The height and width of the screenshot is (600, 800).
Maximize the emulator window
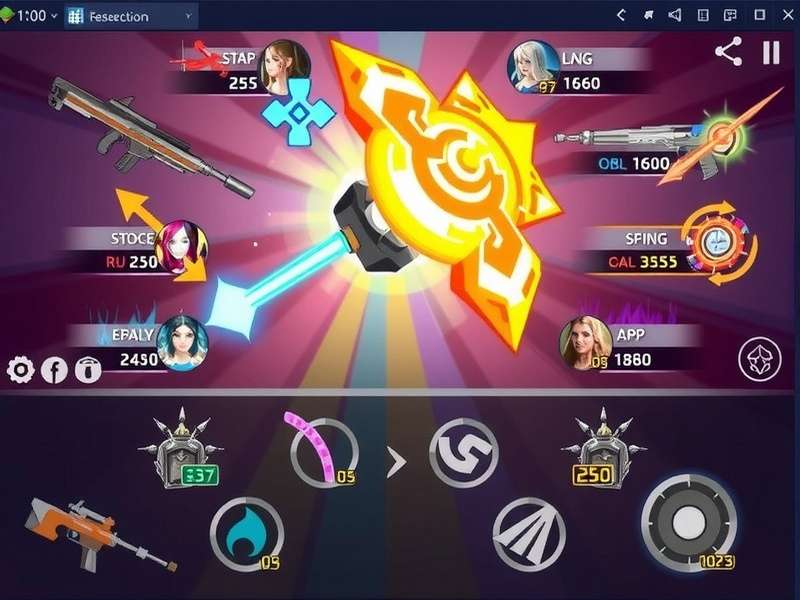click(760, 15)
